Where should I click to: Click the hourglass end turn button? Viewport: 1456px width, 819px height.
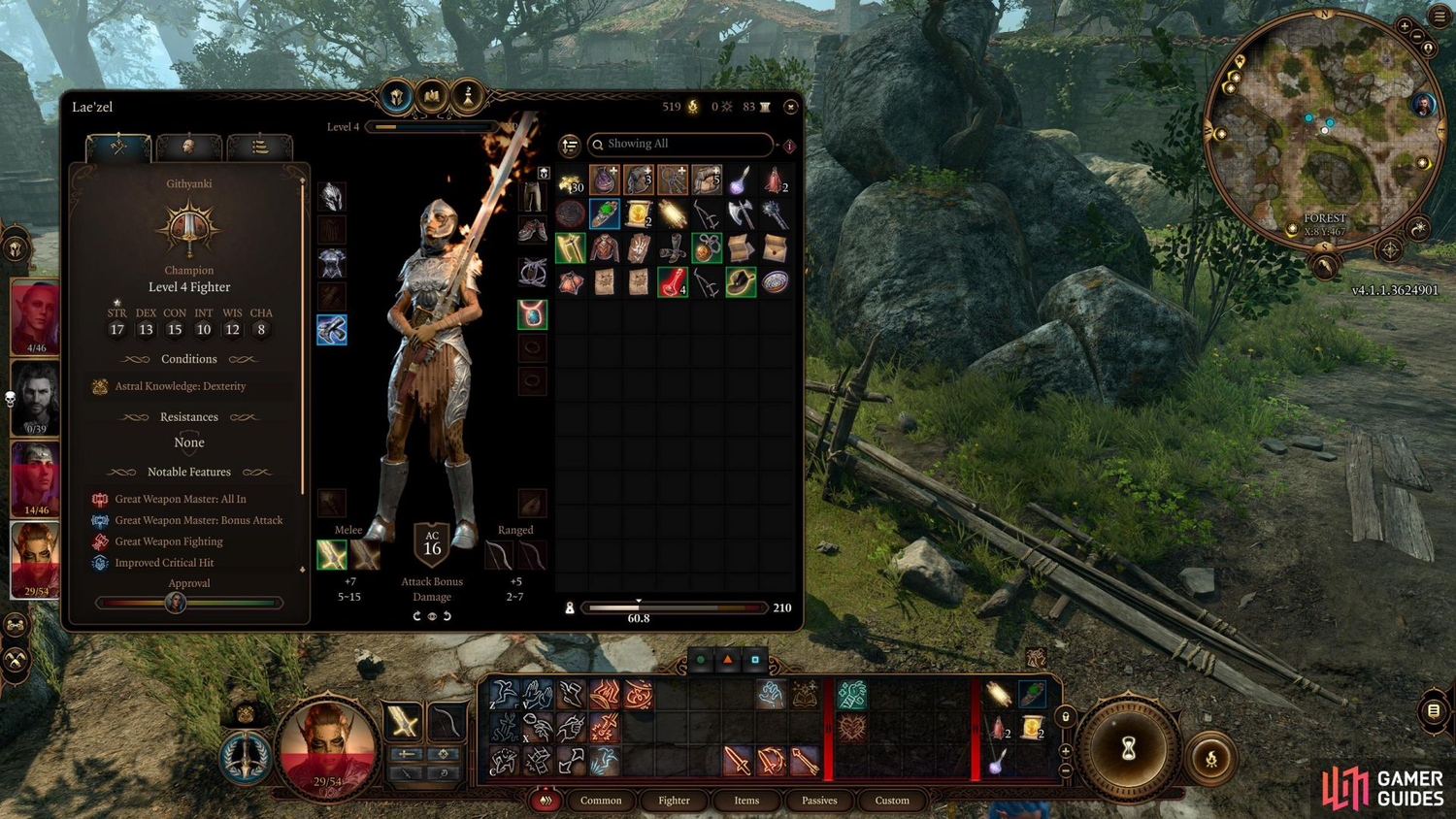click(1128, 749)
